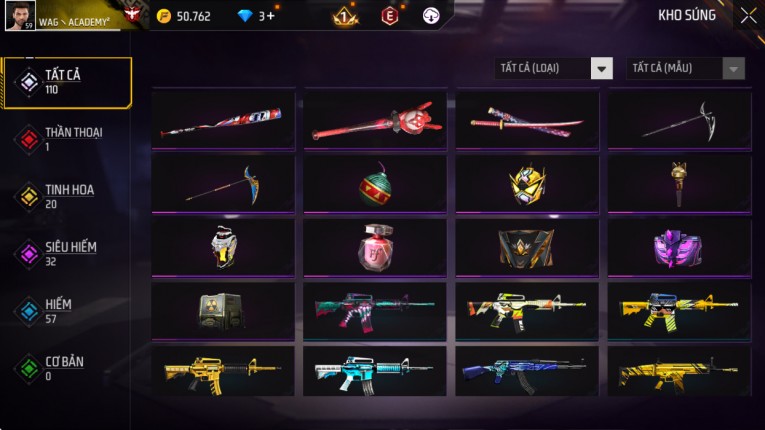The height and width of the screenshot is (430, 765).
Task: Open the Tinh Hoa rarity tab
Action: (66, 196)
